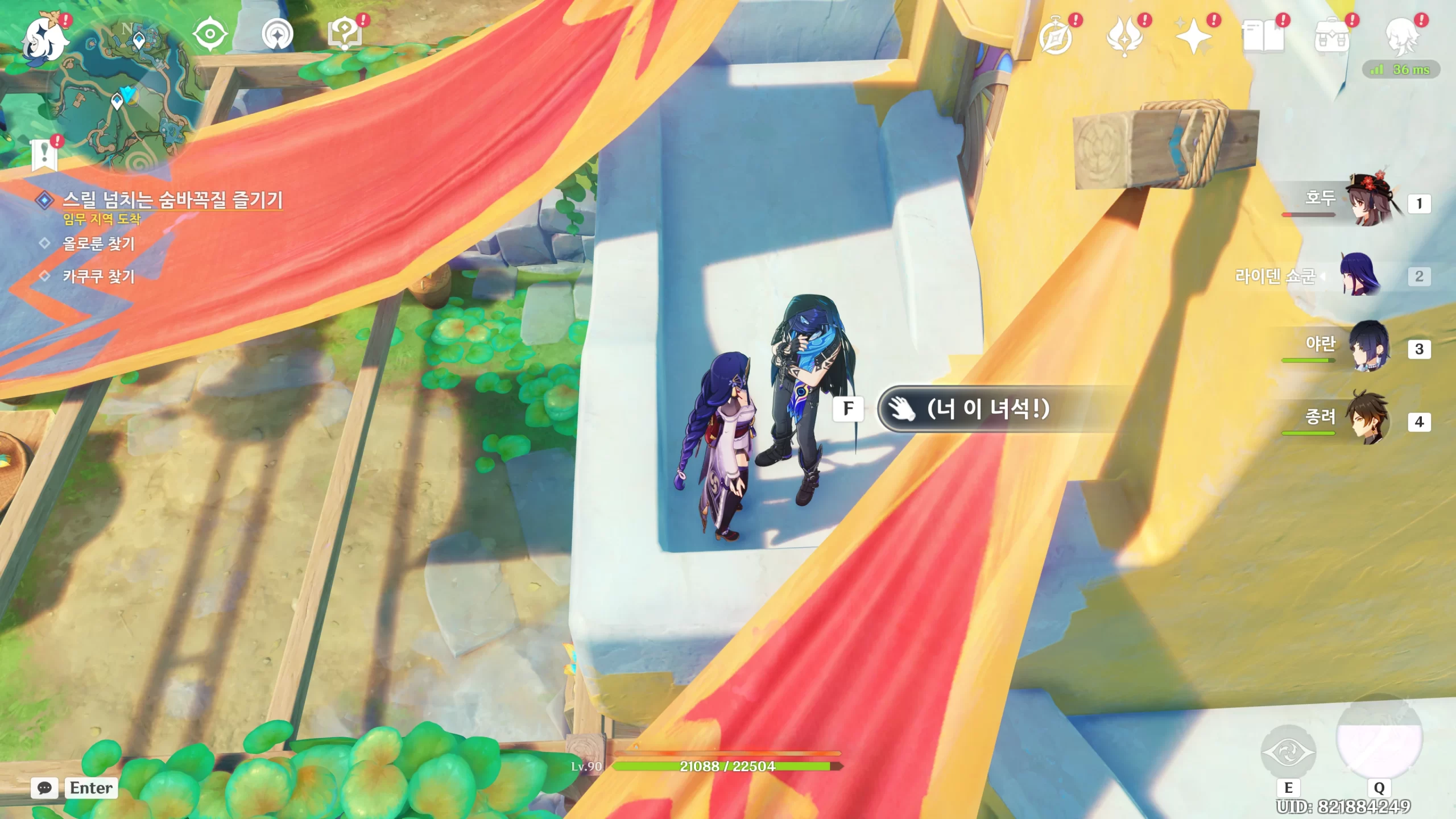Open the character screen head icon
The width and height of the screenshot is (1456, 819).
1401,38
